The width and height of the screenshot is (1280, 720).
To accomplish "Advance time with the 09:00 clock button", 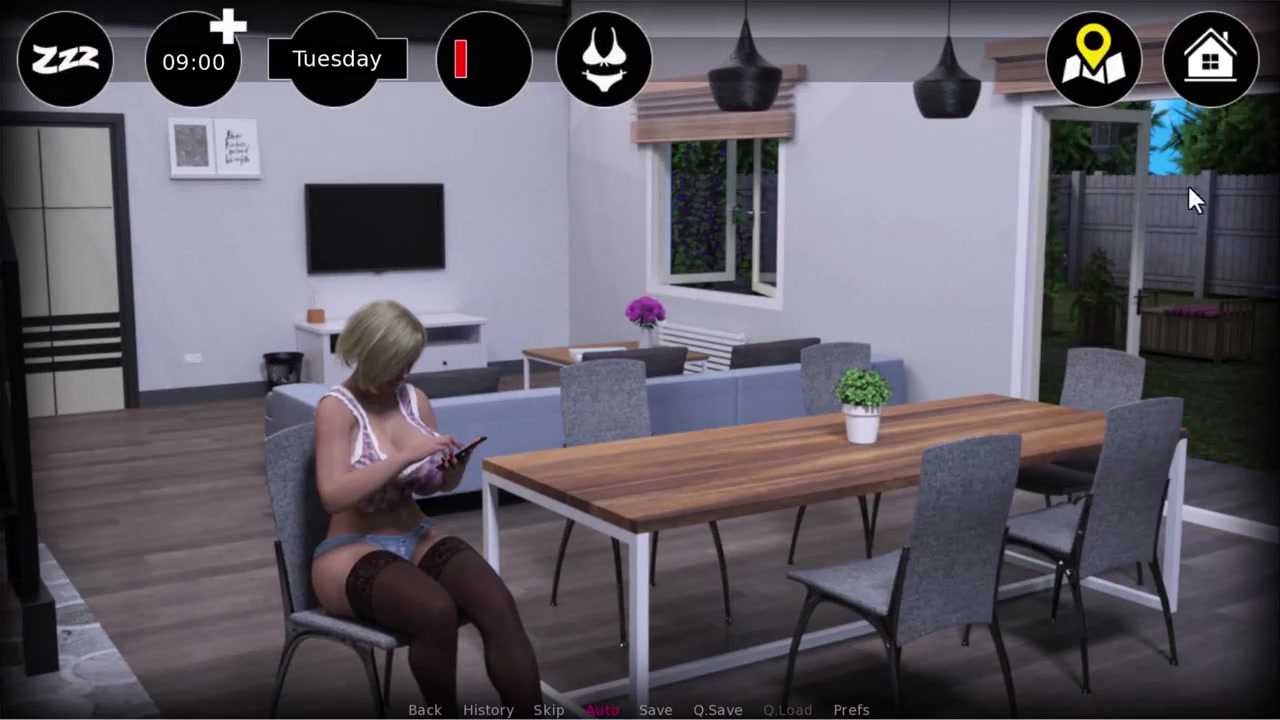I will [193, 60].
